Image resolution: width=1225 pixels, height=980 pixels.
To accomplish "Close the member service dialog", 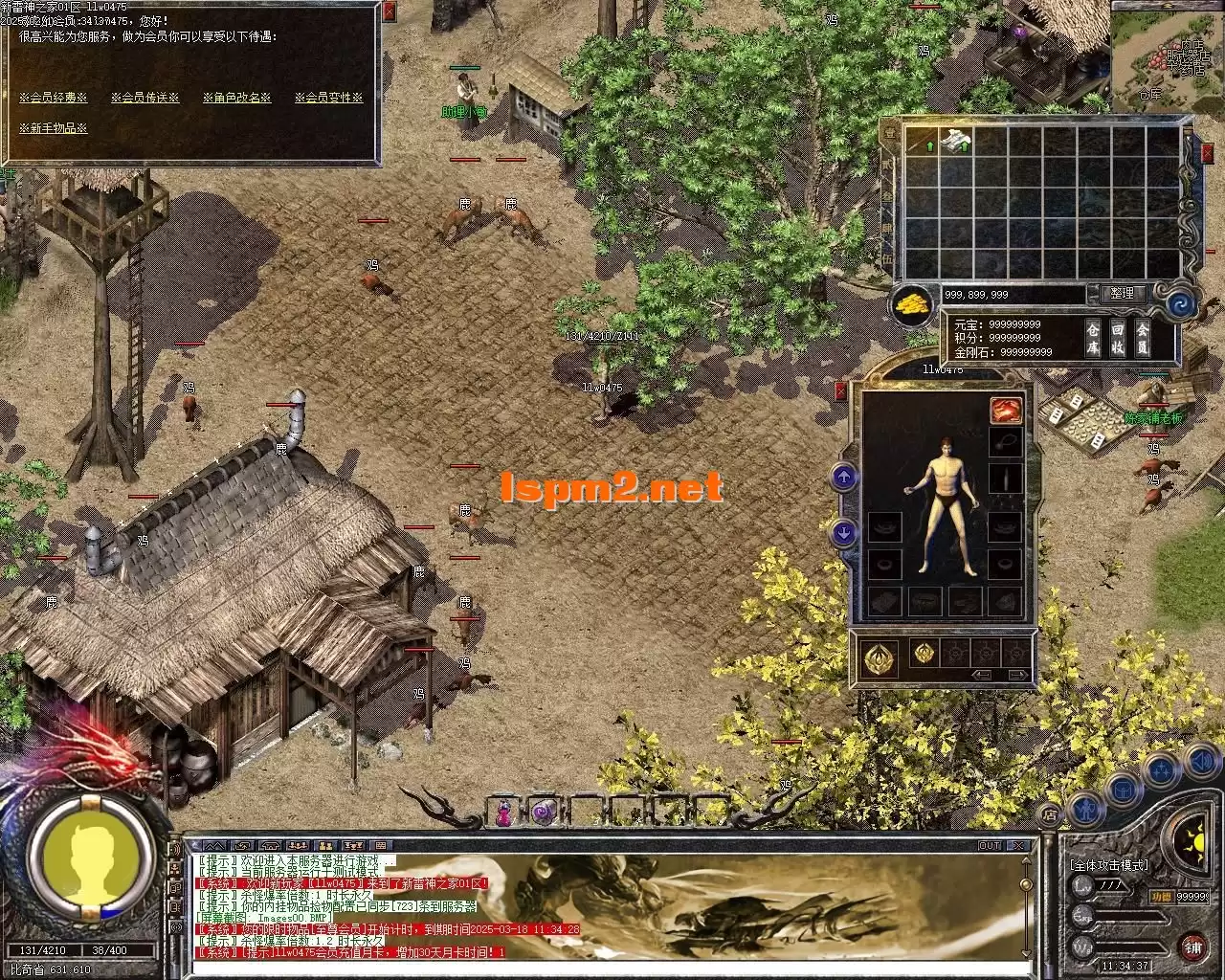I will pyautogui.click(x=389, y=12).
